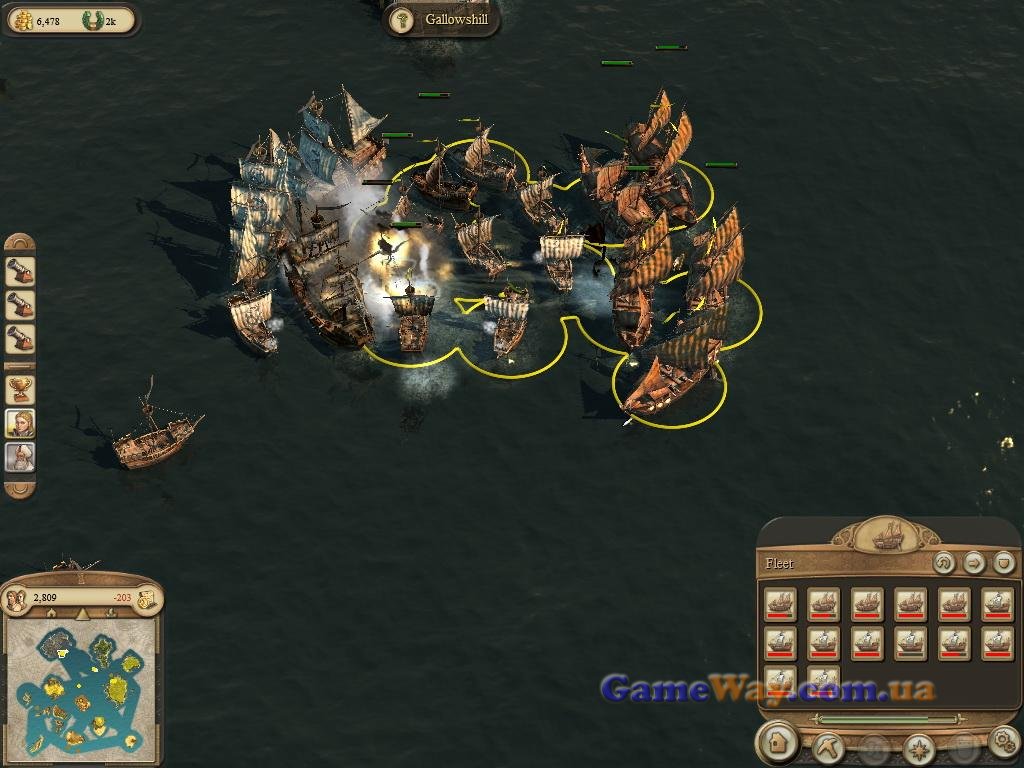Screen dimensions: 1024x768
Task: Click the population portraits icon beside 2,809
Action: [17, 598]
